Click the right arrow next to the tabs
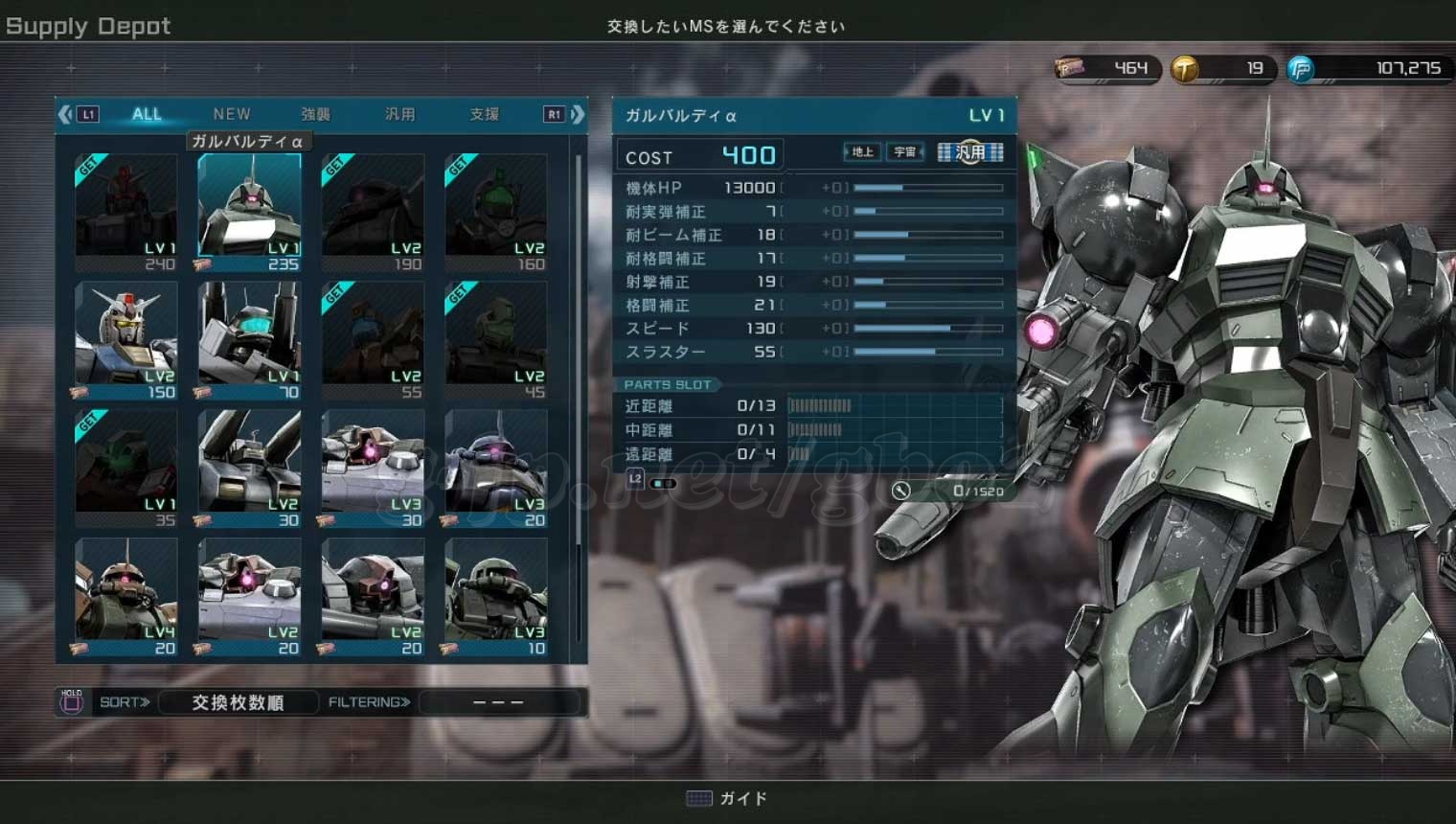Screen dimensions: 1456x824 [x=578, y=114]
